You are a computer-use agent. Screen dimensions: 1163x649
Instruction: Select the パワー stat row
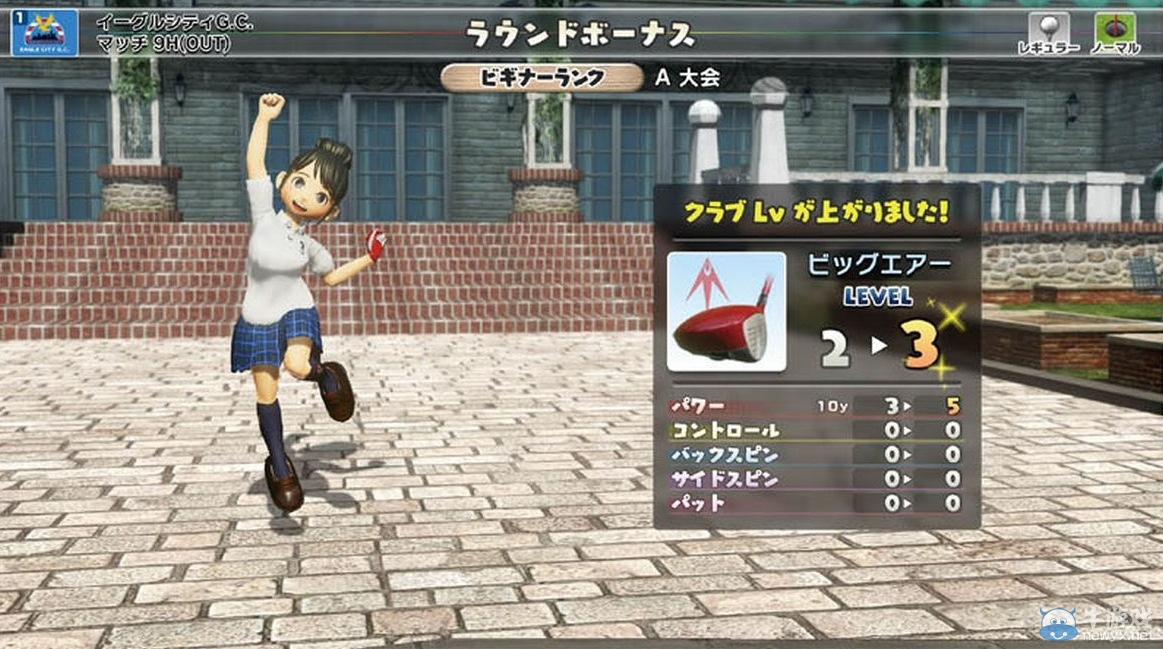(814, 407)
